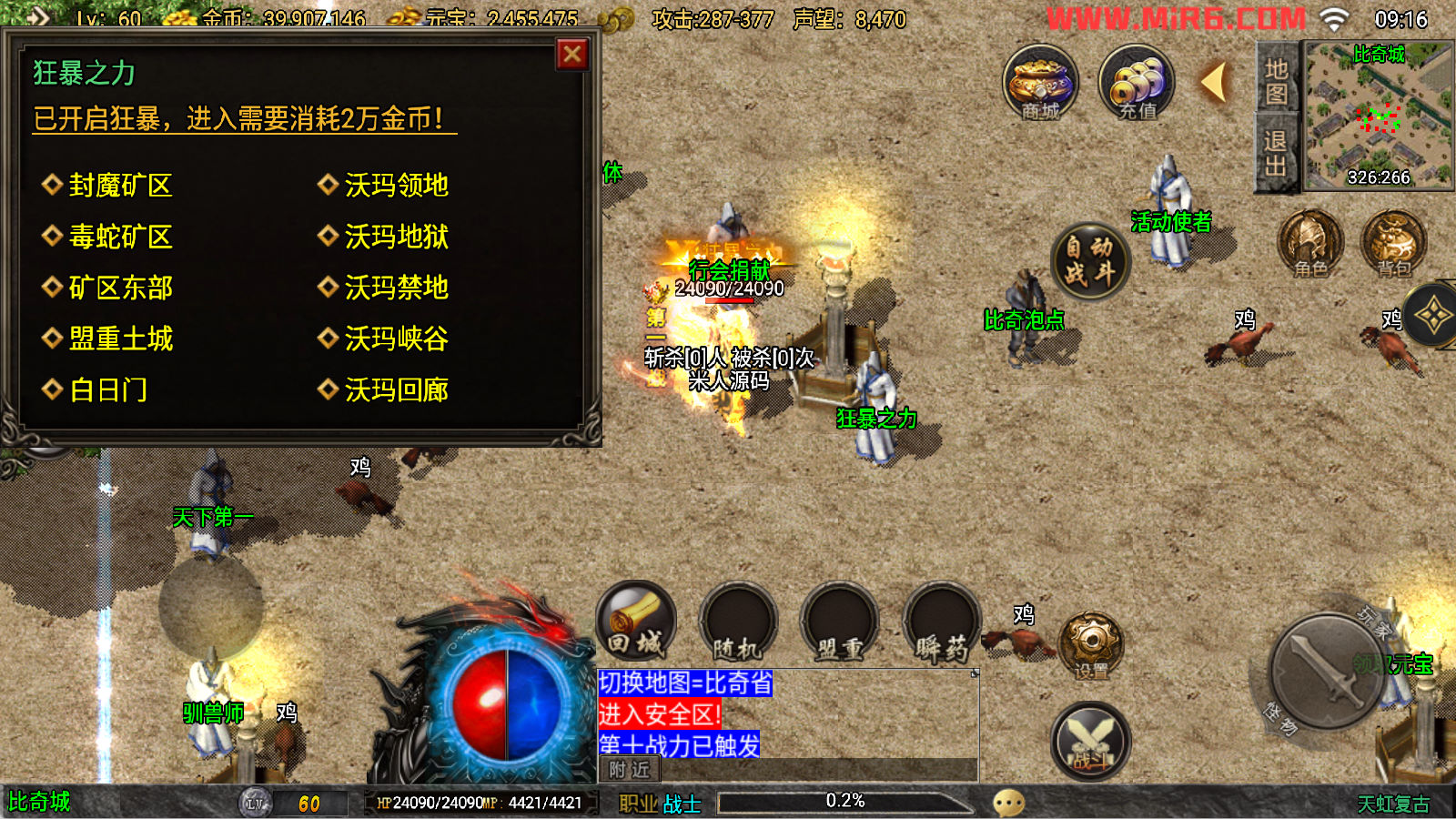
Task: Click the 退出 exit button
Action: (x=1276, y=153)
